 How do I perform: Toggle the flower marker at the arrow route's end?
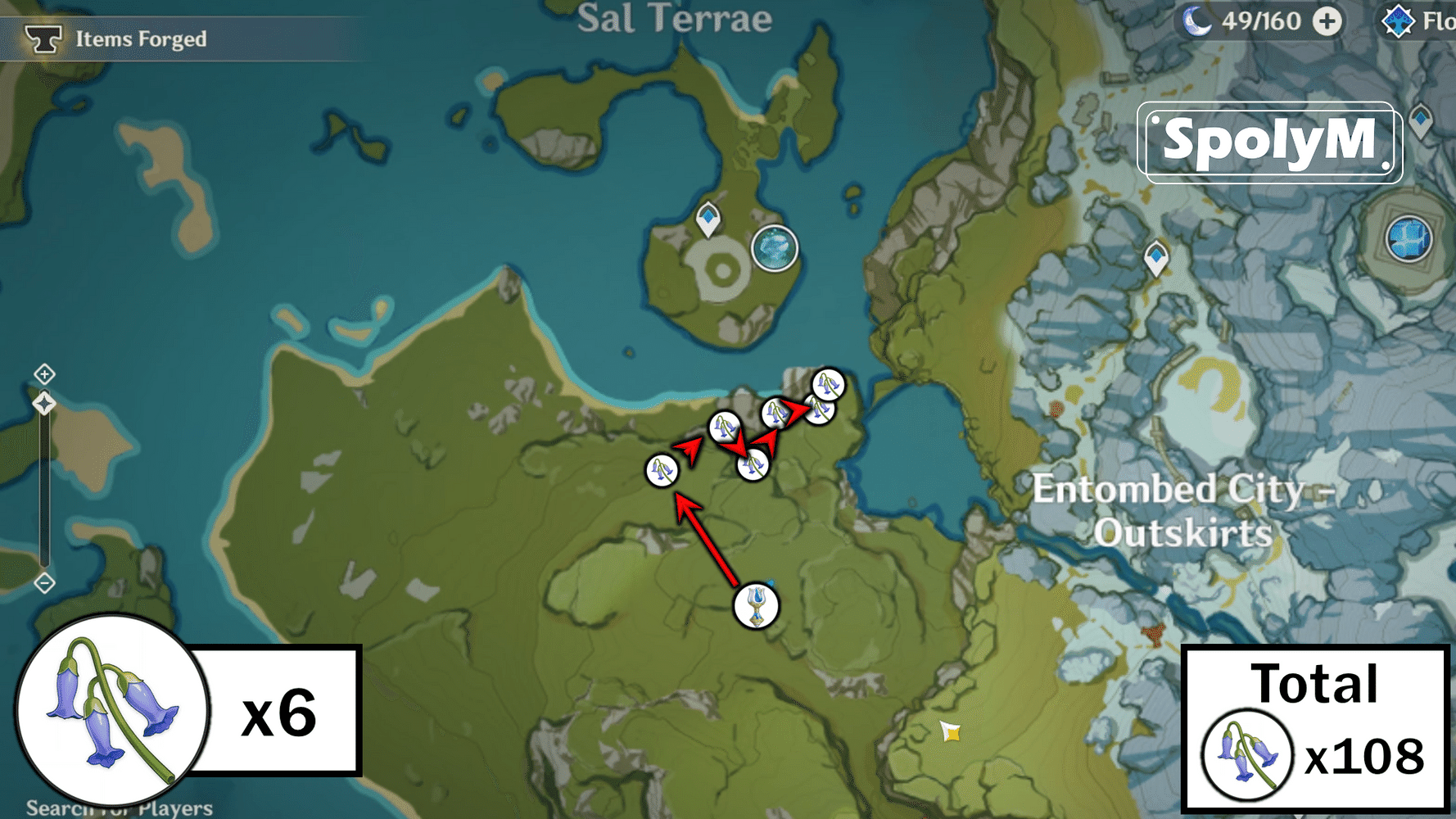[820, 408]
